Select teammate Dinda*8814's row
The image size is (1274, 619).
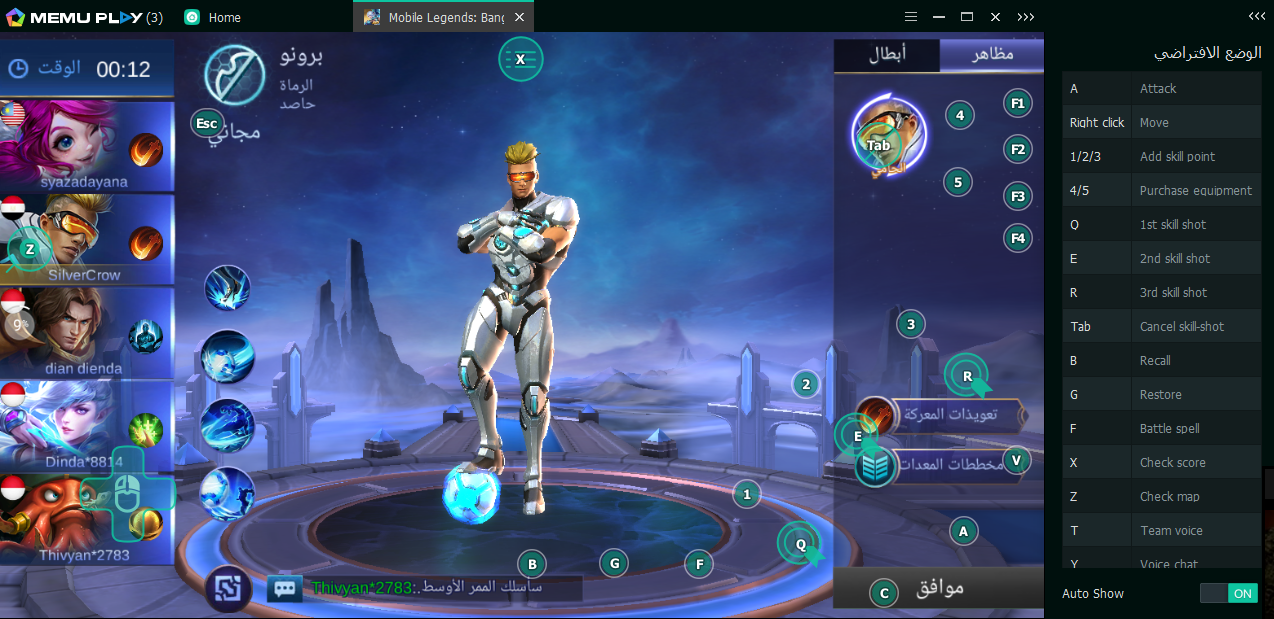click(87, 426)
